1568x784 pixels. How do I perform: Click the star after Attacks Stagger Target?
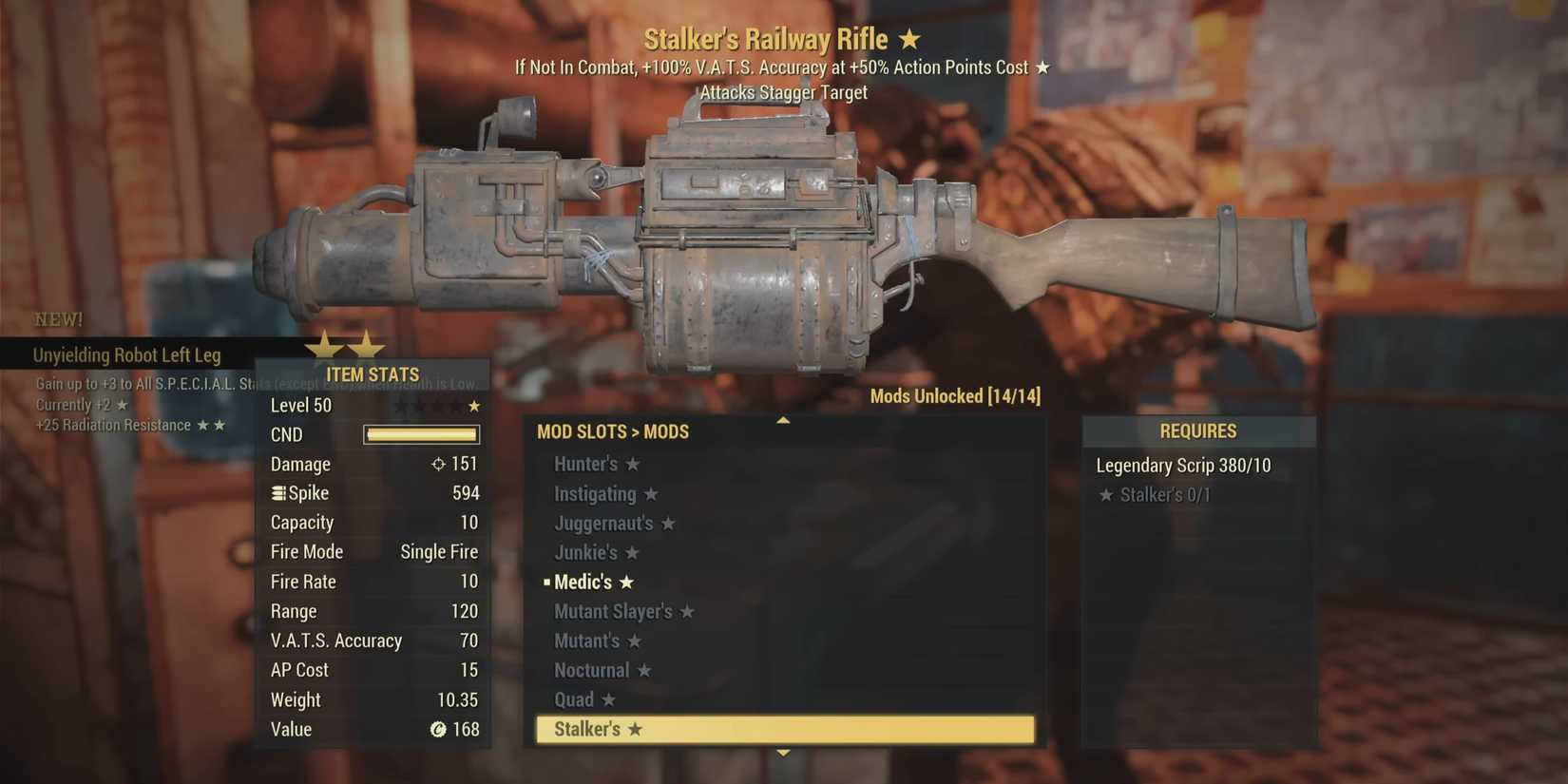point(1043,67)
